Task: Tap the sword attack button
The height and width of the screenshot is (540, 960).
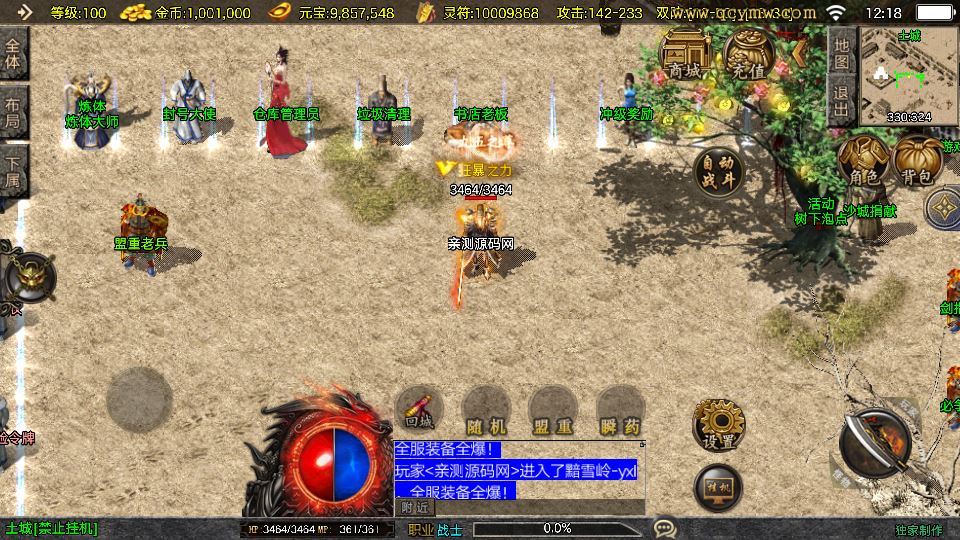Action: pos(874,442)
